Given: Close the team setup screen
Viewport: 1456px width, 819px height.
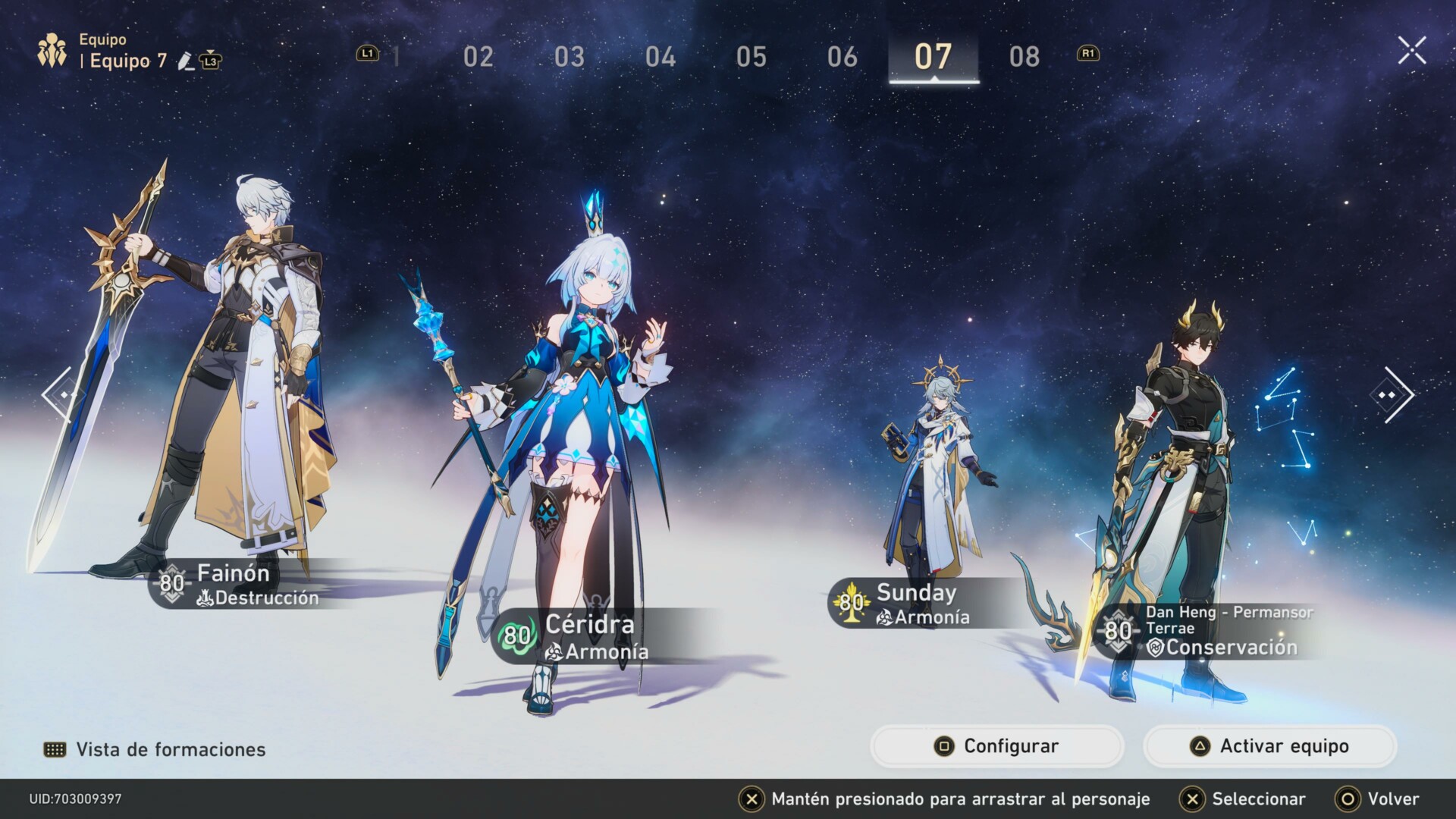Looking at the screenshot, I should [x=1411, y=51].
